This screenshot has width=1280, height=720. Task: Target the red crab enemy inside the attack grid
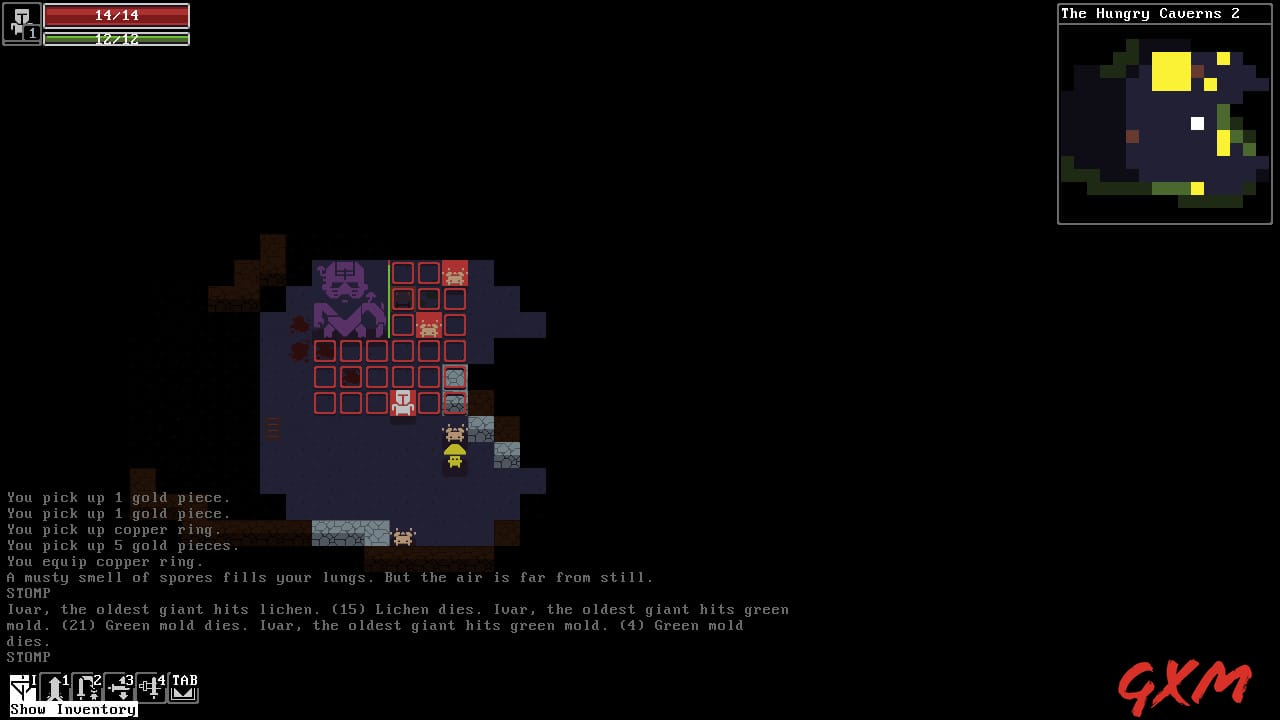click(x=428, y=325)
